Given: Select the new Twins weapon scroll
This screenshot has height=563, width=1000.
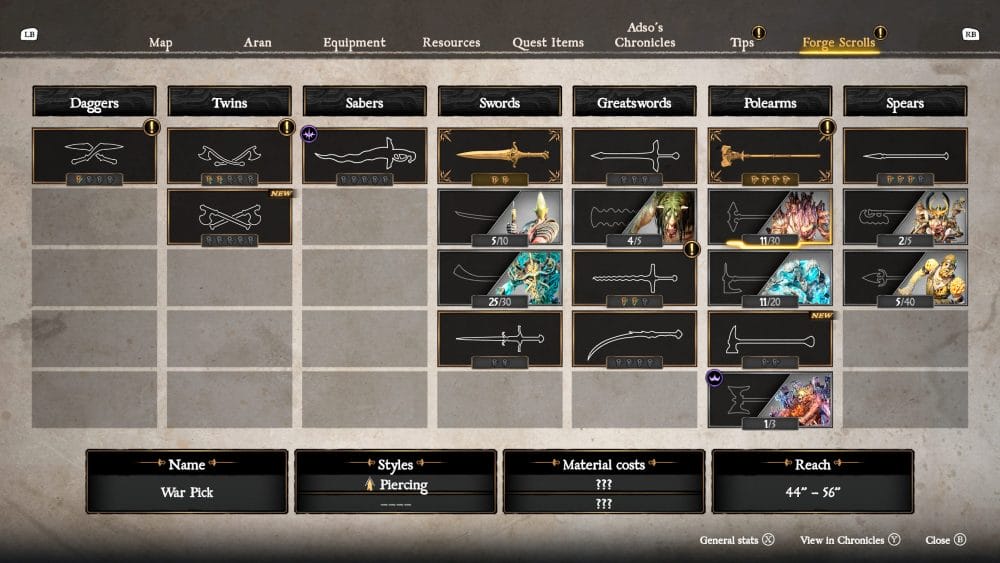Looking at the screenshot, I should (229, 217).
